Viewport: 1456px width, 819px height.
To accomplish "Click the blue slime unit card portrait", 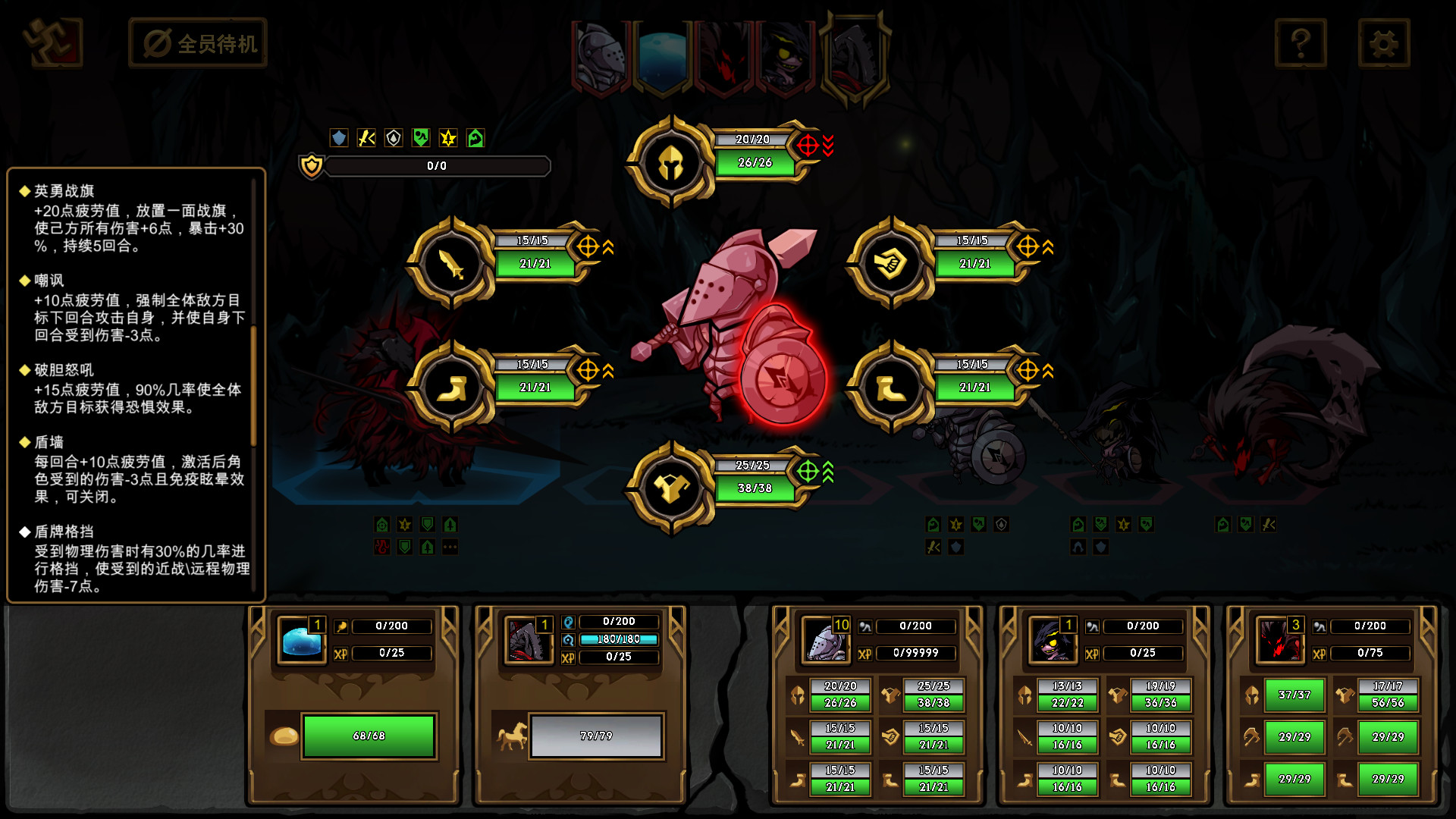I will click(x=302, y=641).
